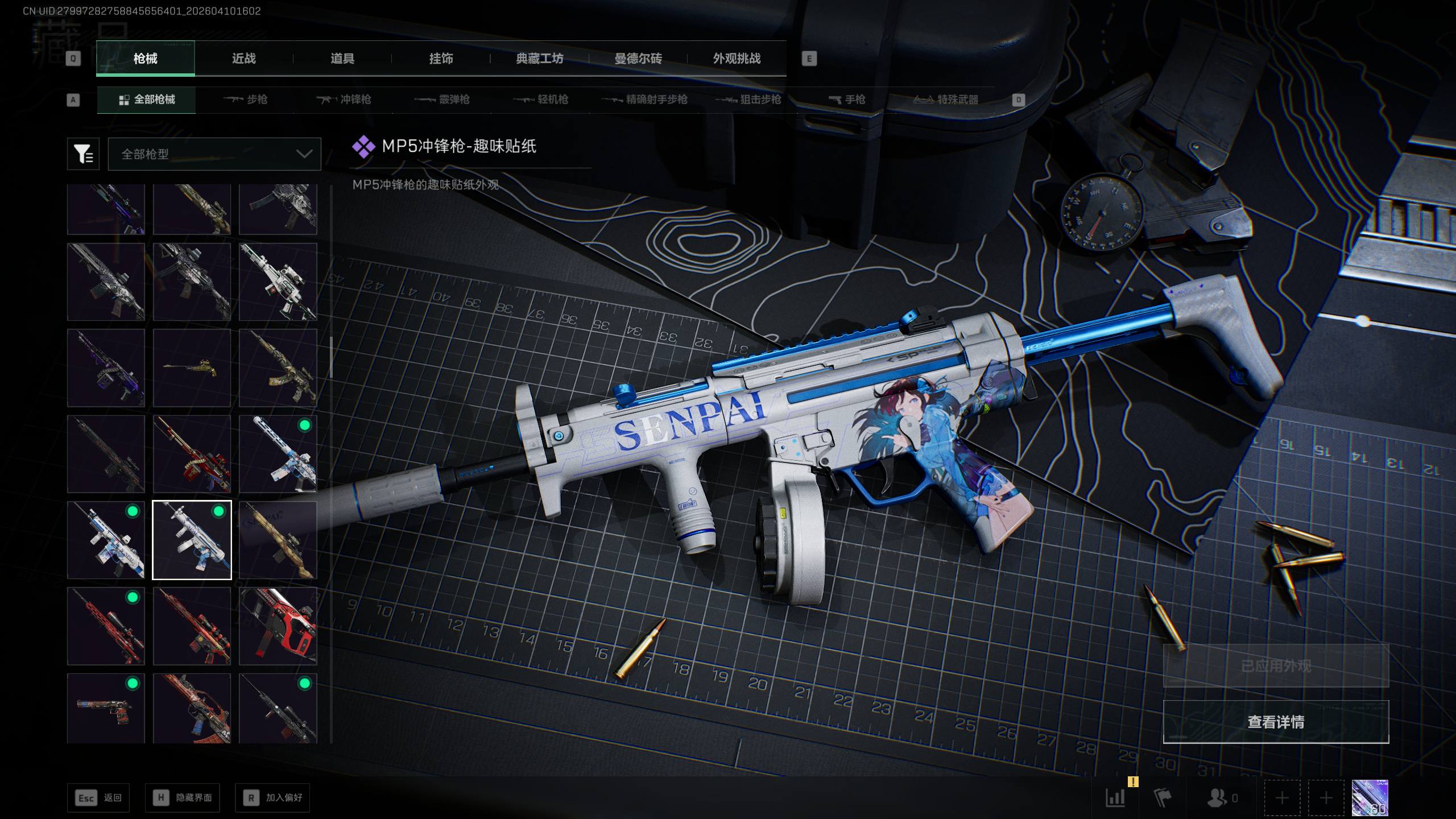Image resolution: width=1456 pixels, height=819 pixels.
Task: Add skin to favorites with 加入偏好
Action: pos(273,798)
